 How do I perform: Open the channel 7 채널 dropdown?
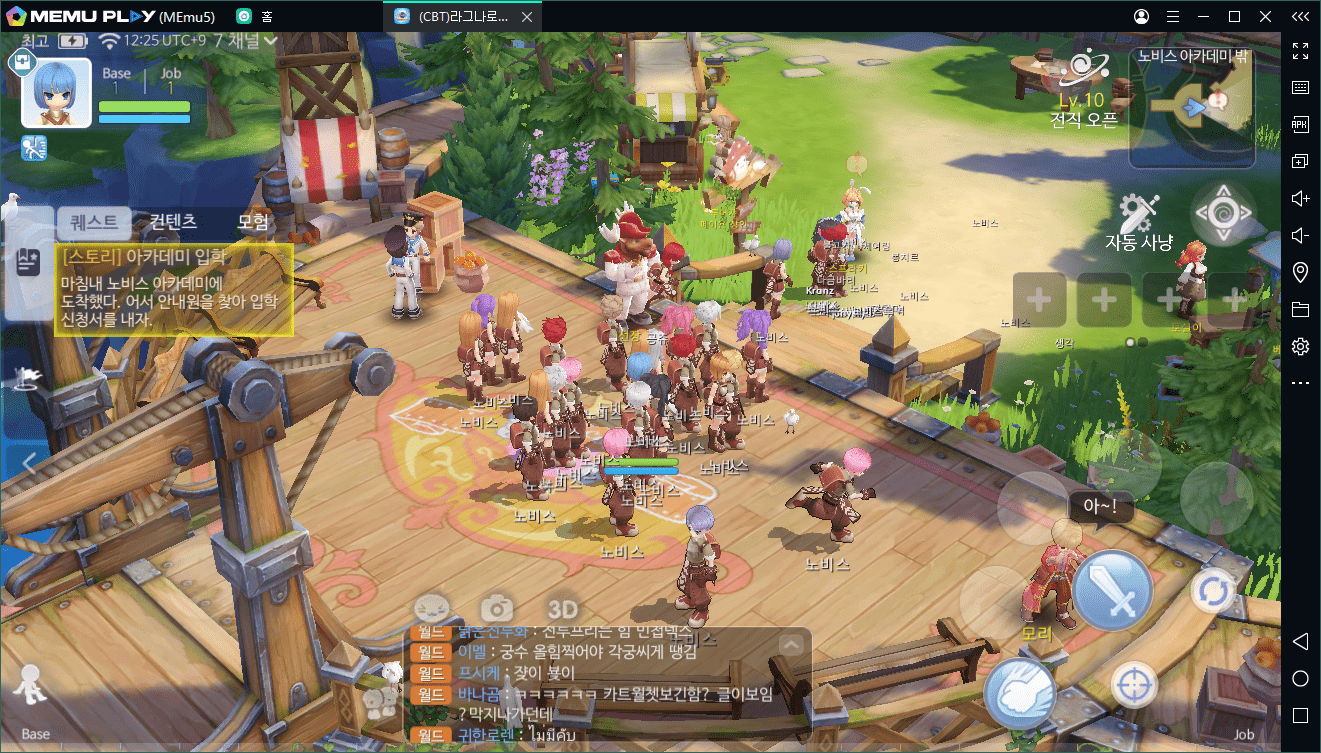coord(245,41)
